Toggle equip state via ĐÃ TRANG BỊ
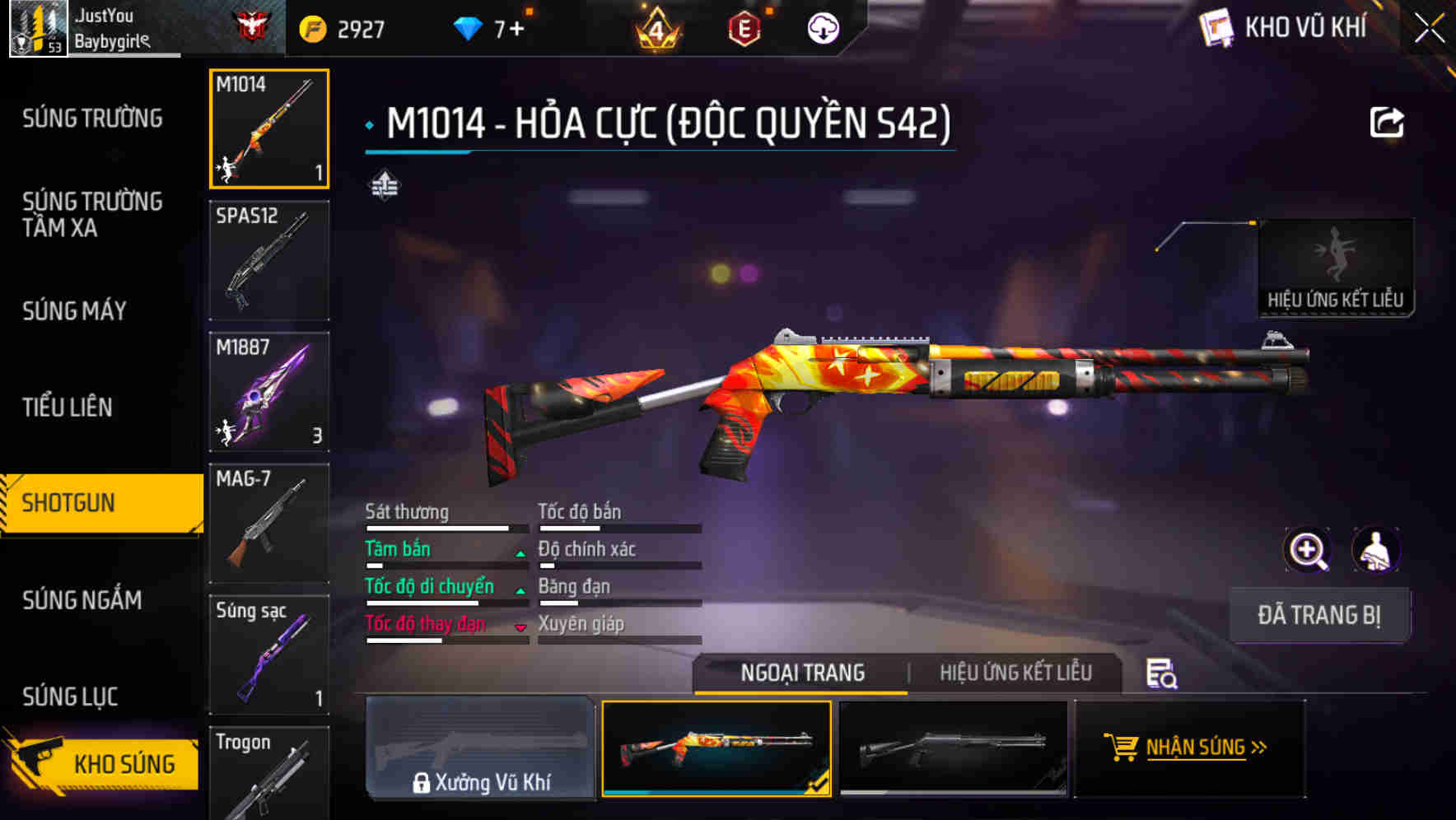This screenshot has height=820, width=1456. [1319, 614]
